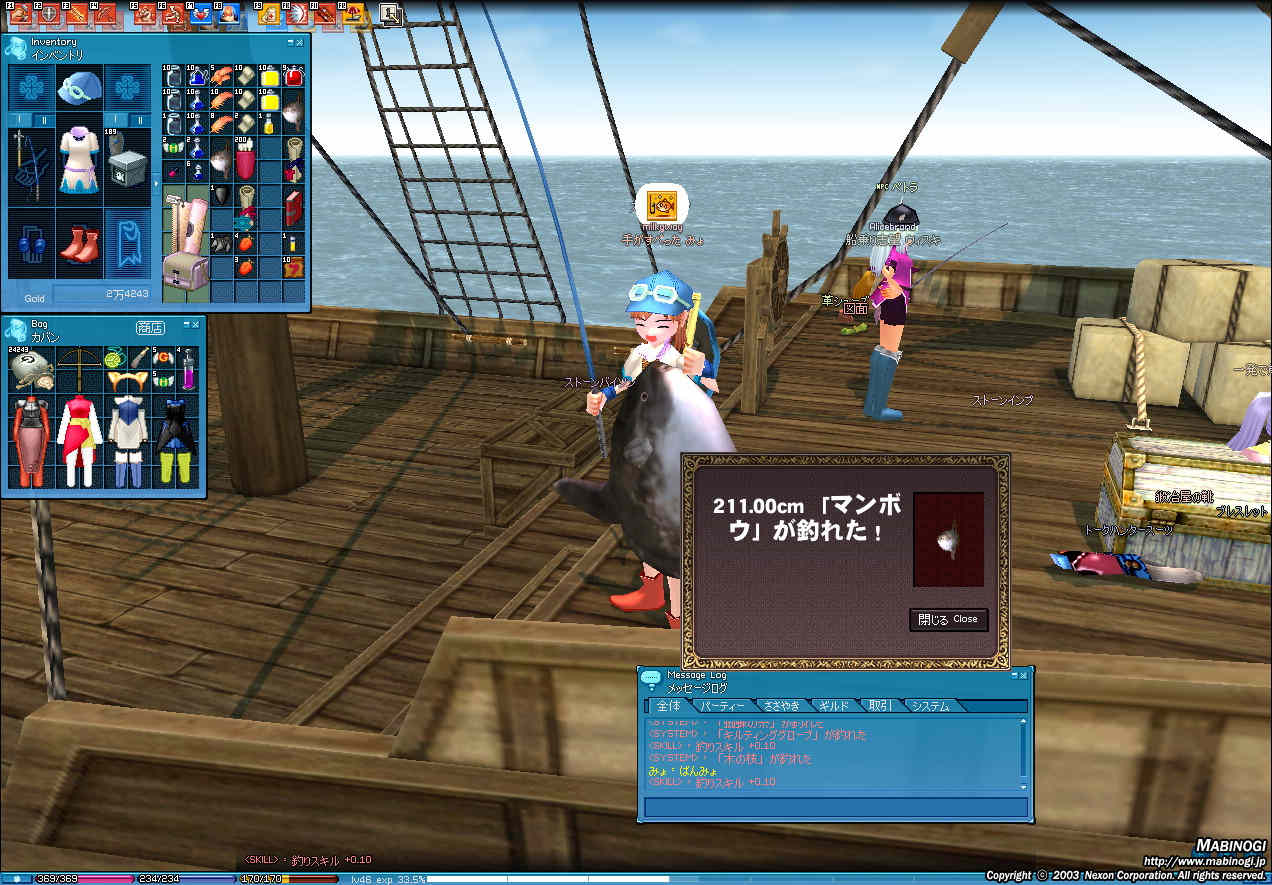Close the sunfish catch dialog

tap(947, 620)
